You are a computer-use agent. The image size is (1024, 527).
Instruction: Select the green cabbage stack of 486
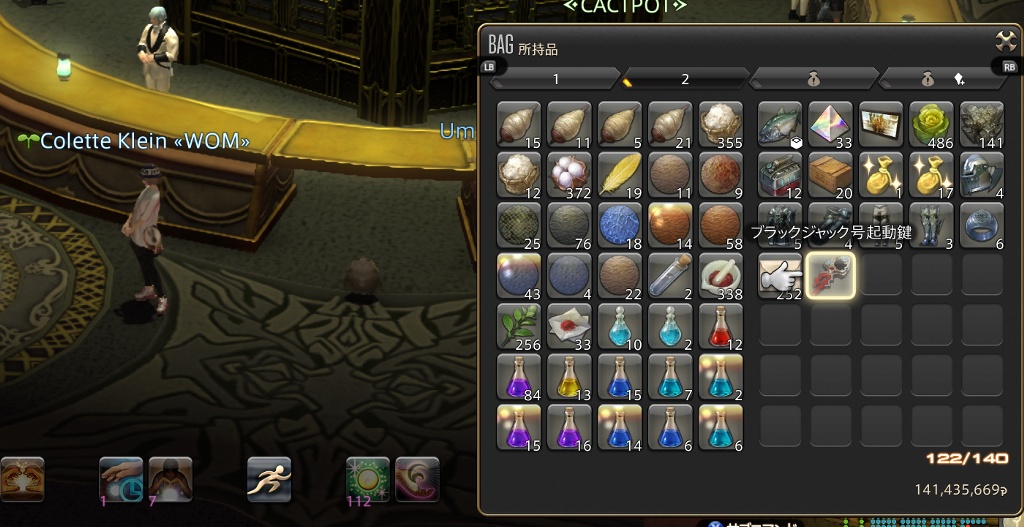(931, 124)
